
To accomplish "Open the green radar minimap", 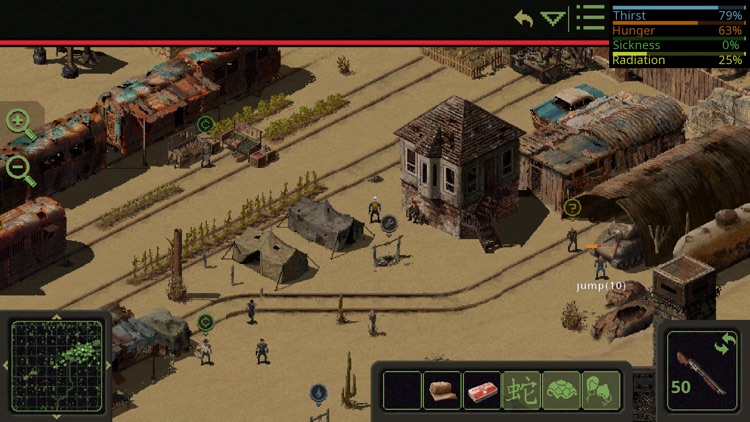I will (x=56, y=366).
